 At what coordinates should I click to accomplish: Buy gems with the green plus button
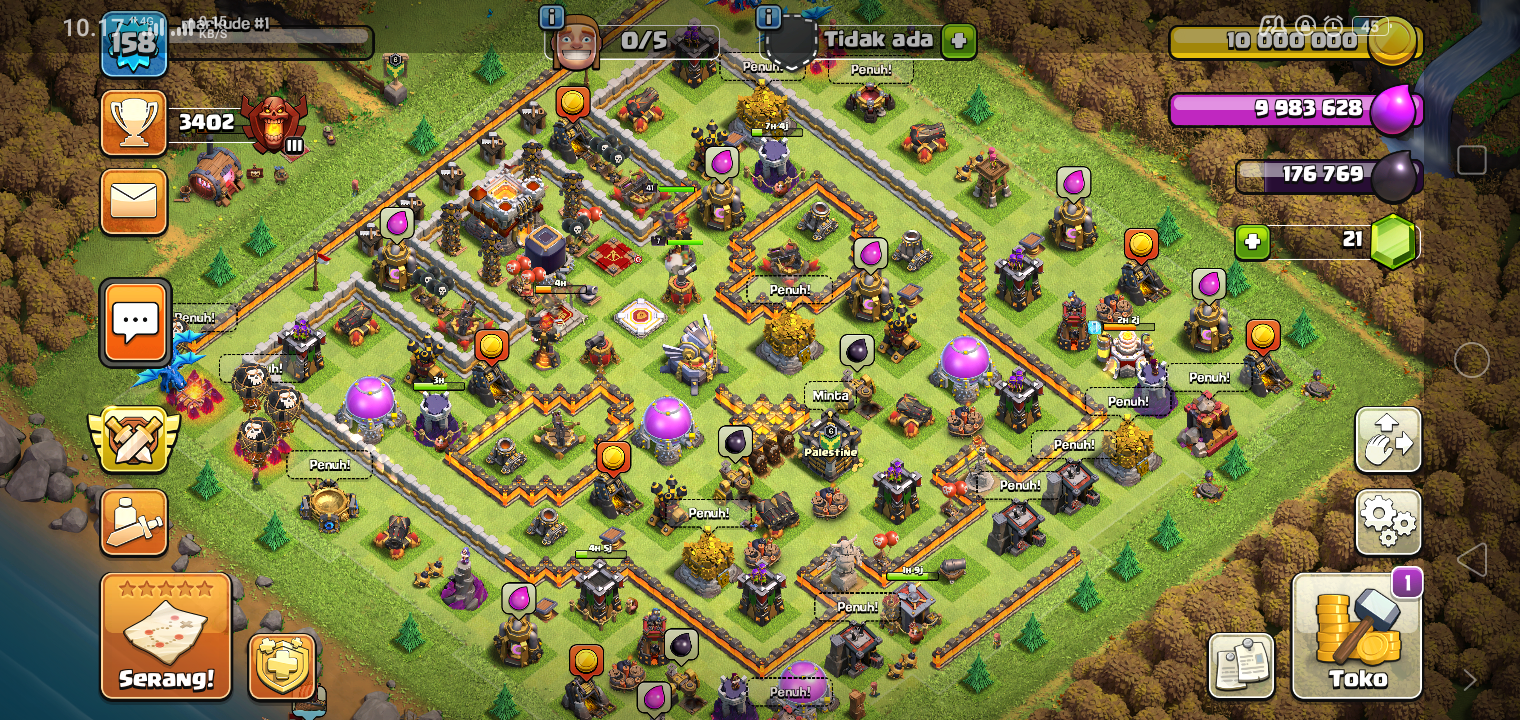point(1252,241)
